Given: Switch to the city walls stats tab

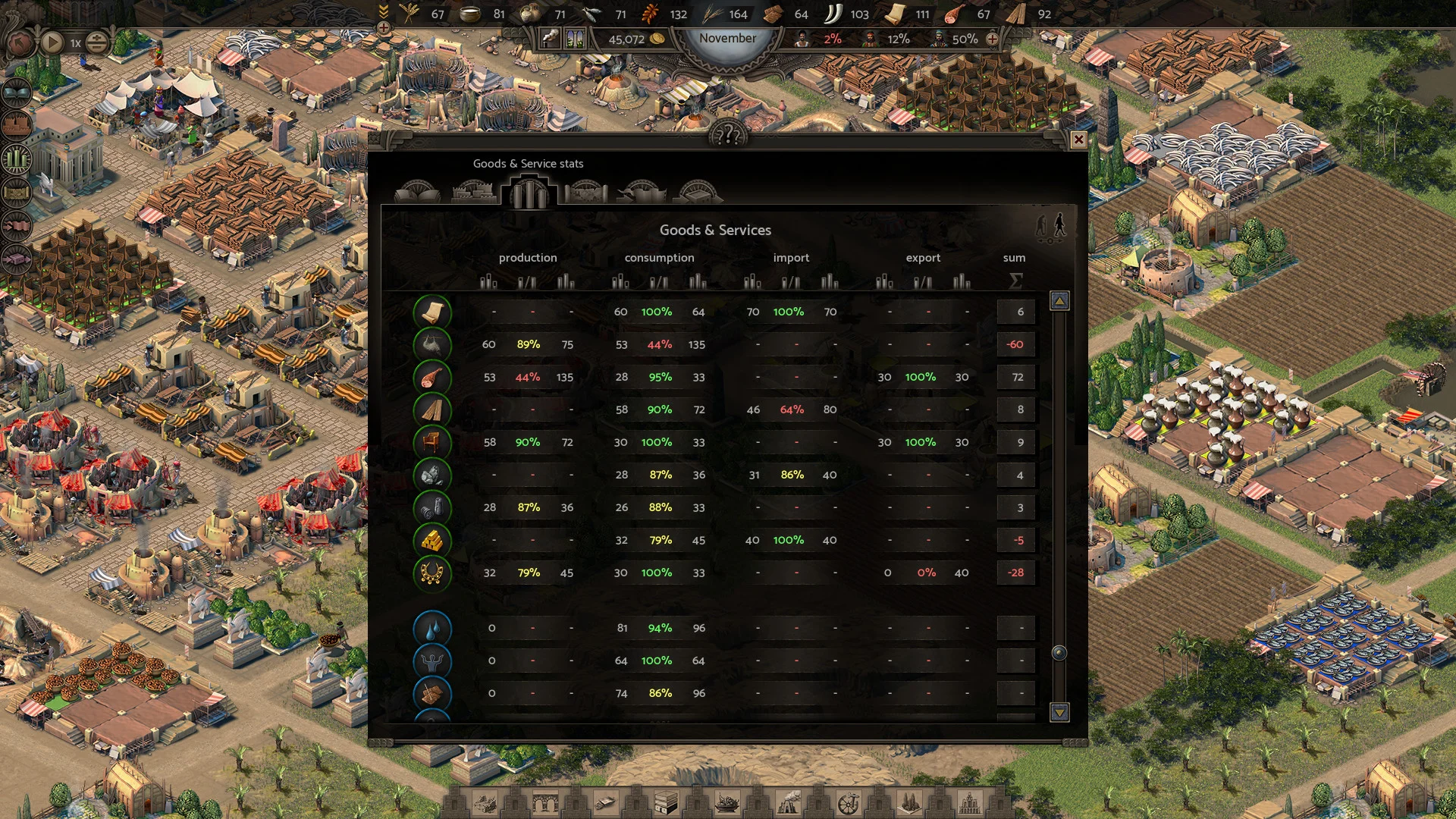Looking at the screenshot, I should pos(473,192).
